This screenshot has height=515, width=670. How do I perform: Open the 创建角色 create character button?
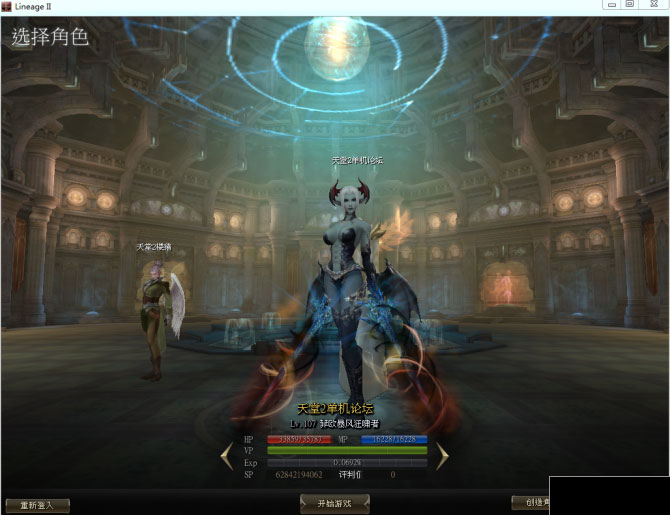(x=530, y=503)
